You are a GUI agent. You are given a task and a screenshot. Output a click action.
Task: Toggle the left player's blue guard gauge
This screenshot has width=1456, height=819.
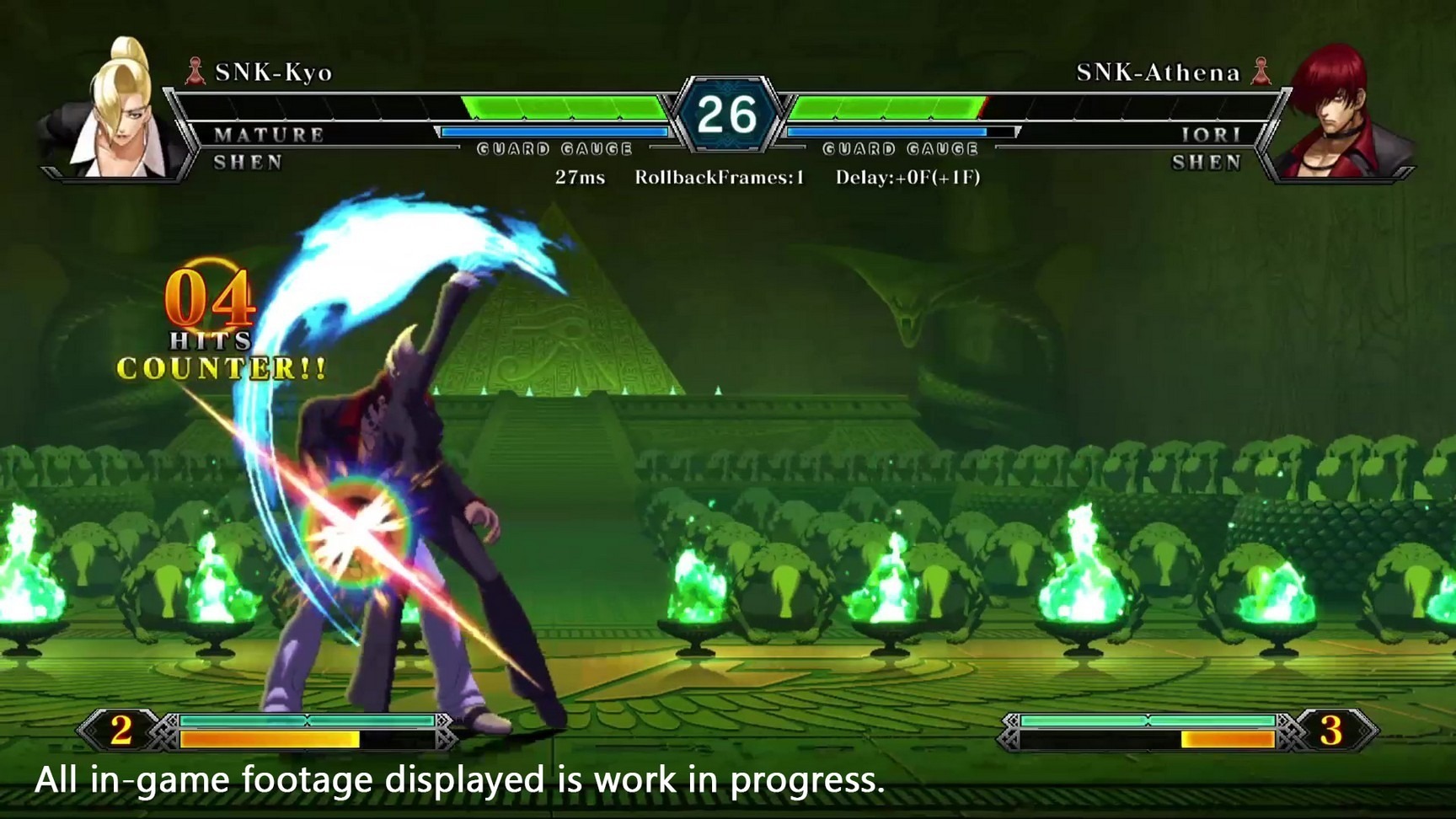pyautogui.click(x=556, y=131)
